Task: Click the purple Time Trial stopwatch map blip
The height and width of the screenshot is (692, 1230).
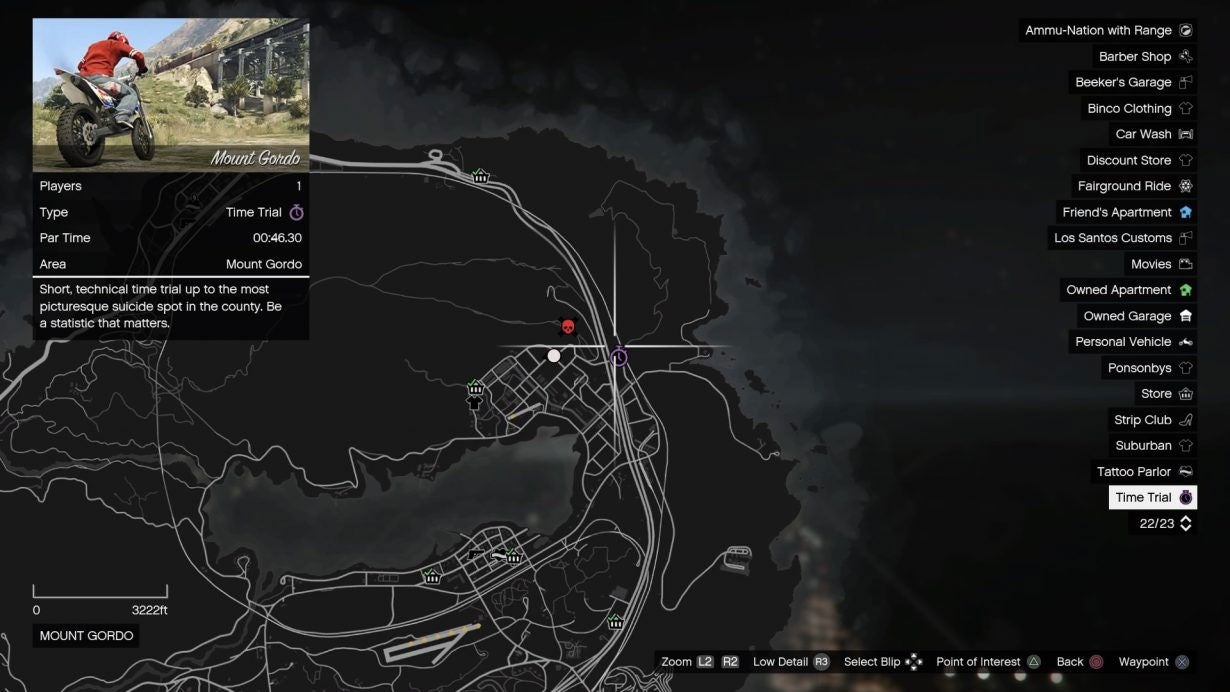Action: tap(619, 357)
